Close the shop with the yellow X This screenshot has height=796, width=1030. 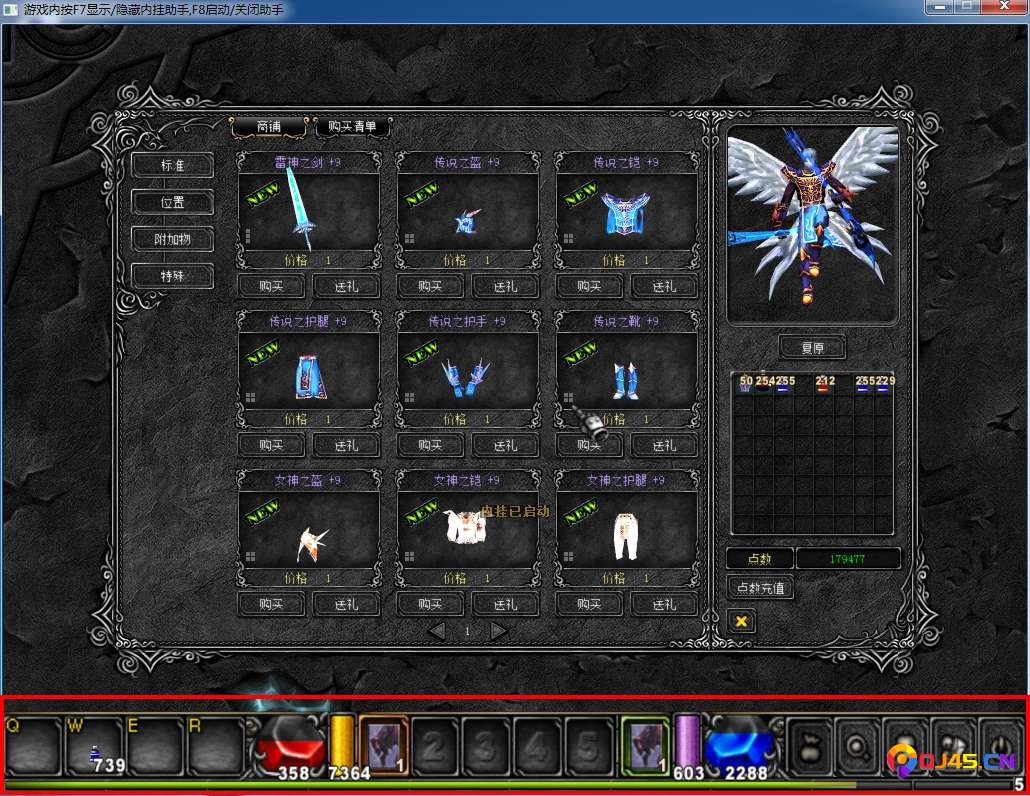coord(741,621)
